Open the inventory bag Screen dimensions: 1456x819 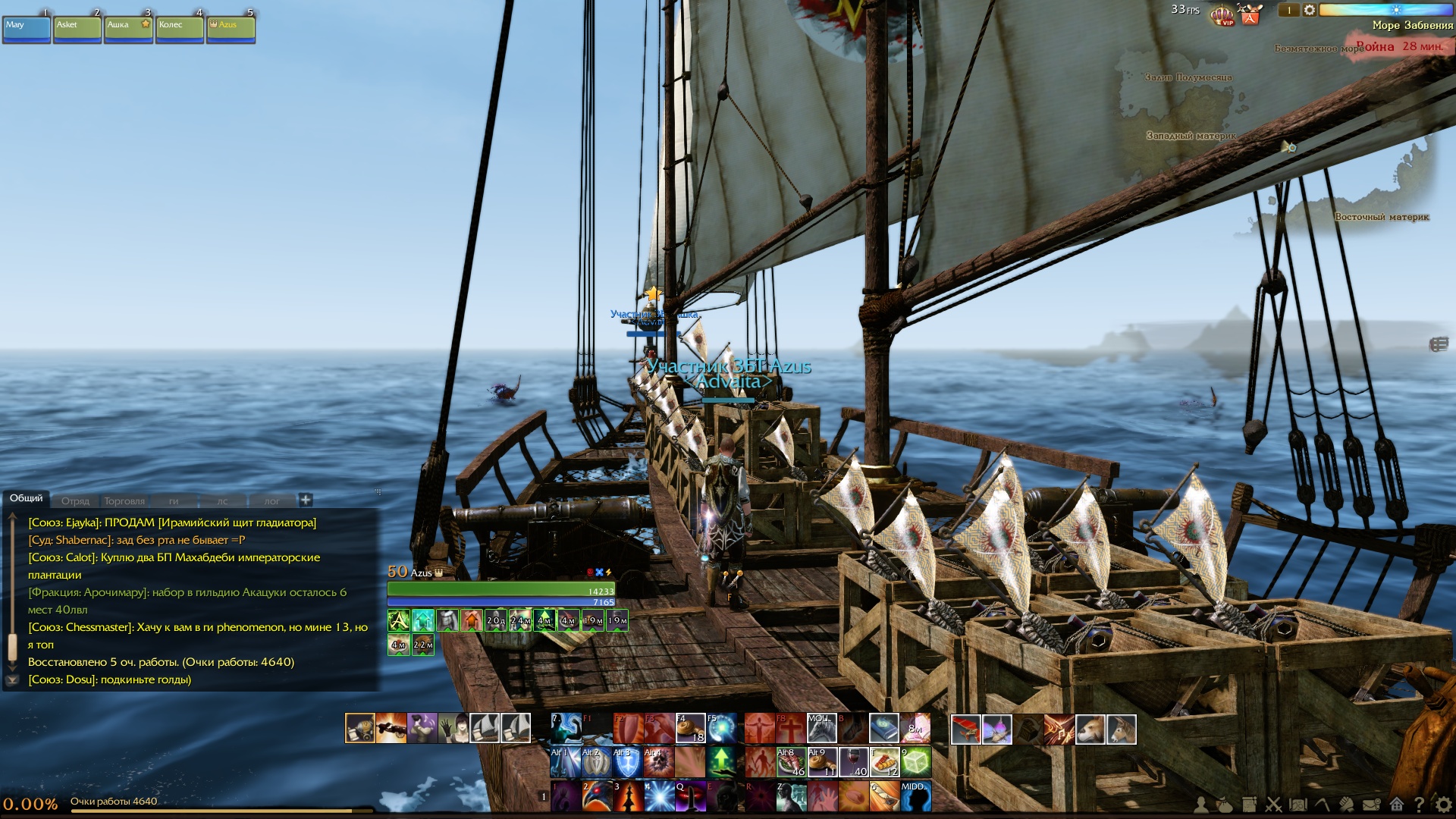coord(1224,805)
